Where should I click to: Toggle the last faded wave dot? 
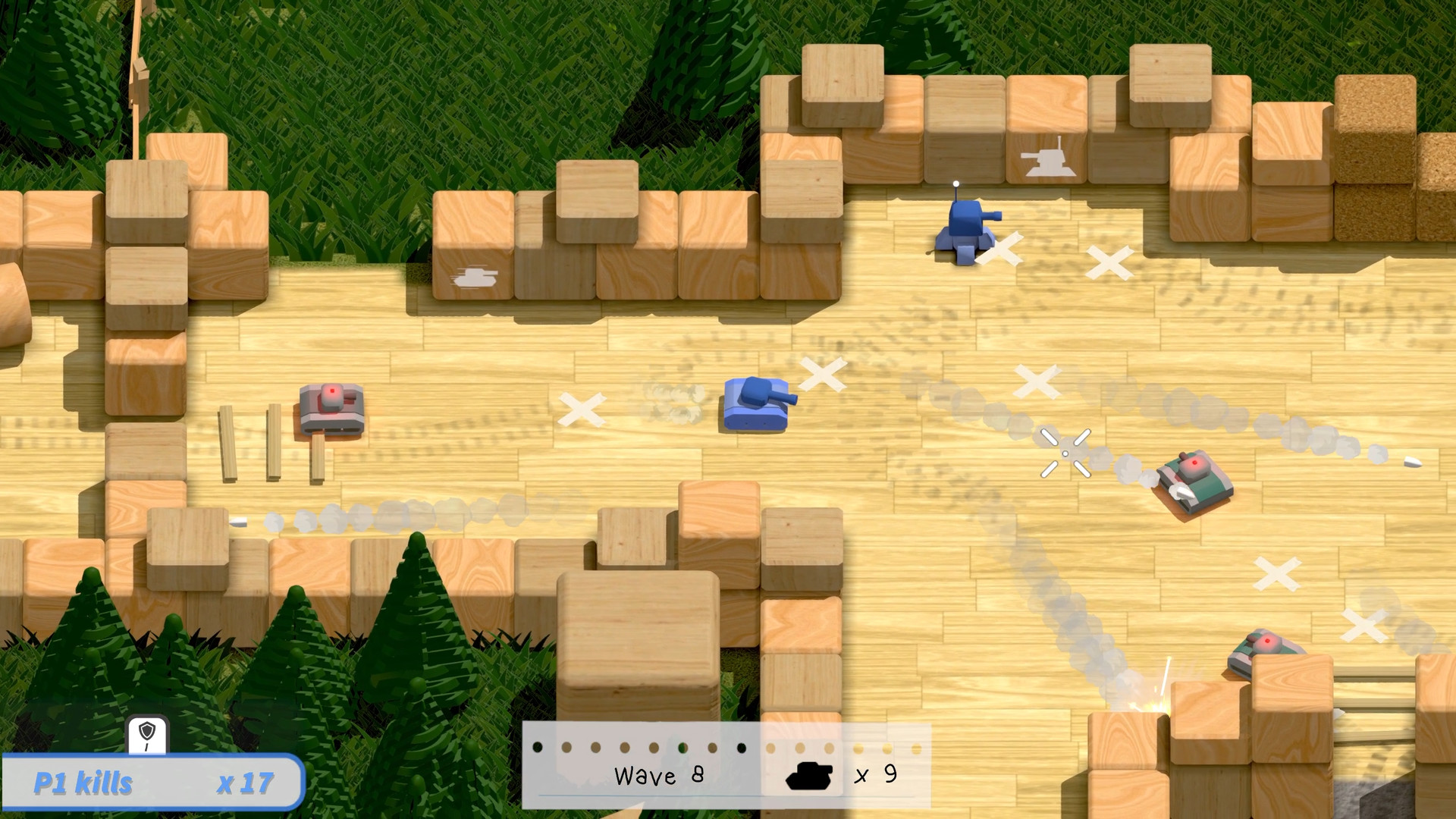click(x=915, y=748)
